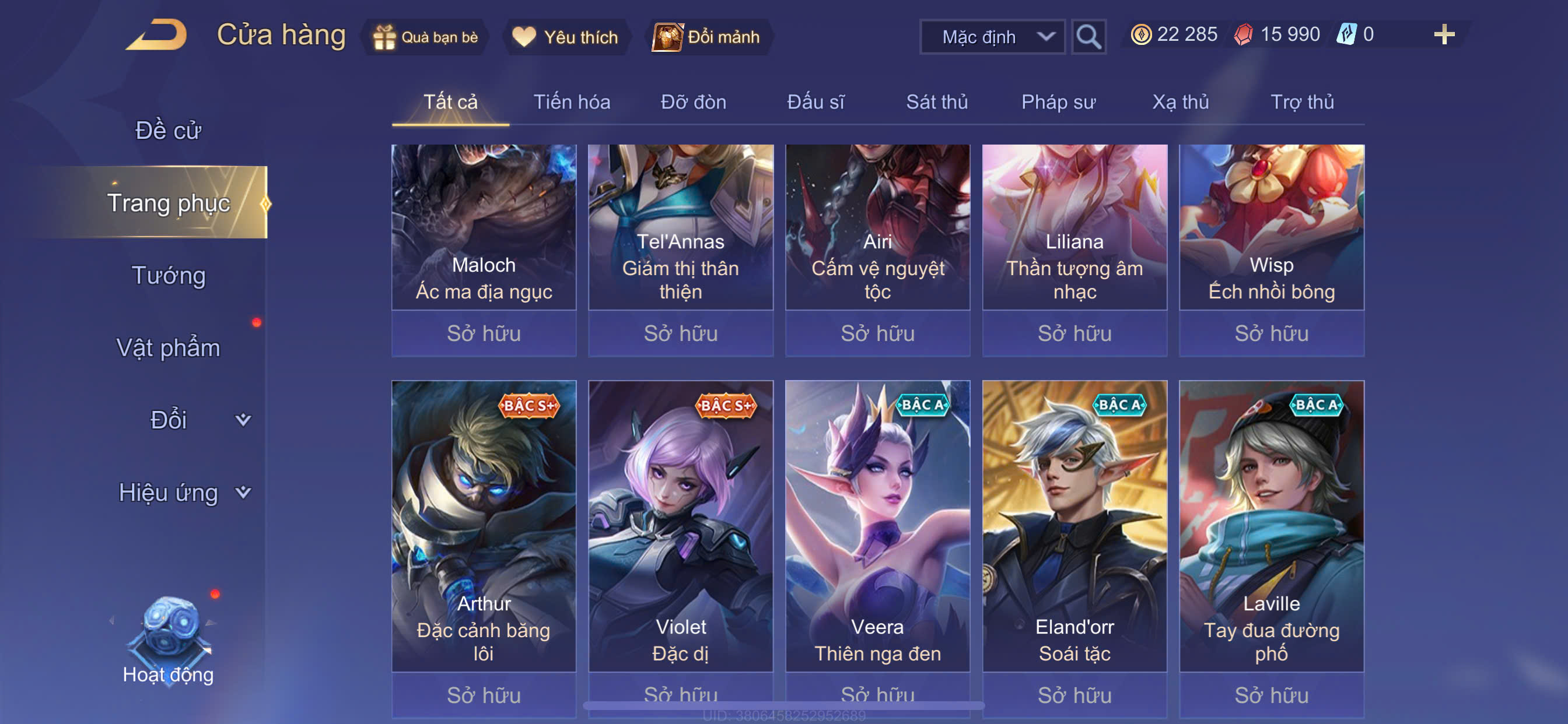Add currency with the plus button
Screen dimensions: 1568x724
(1443, 34)
